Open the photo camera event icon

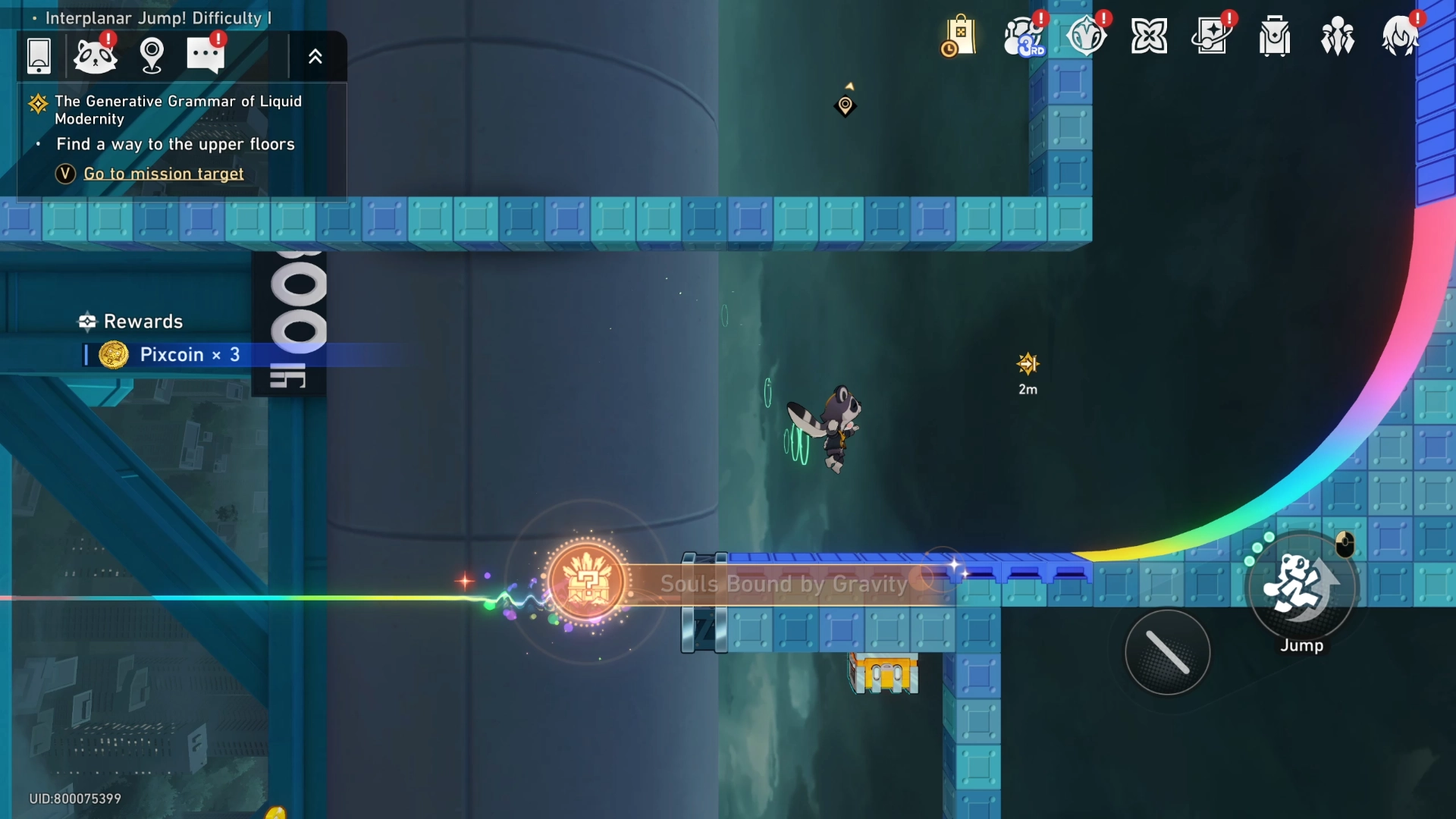coord(1211,35)
